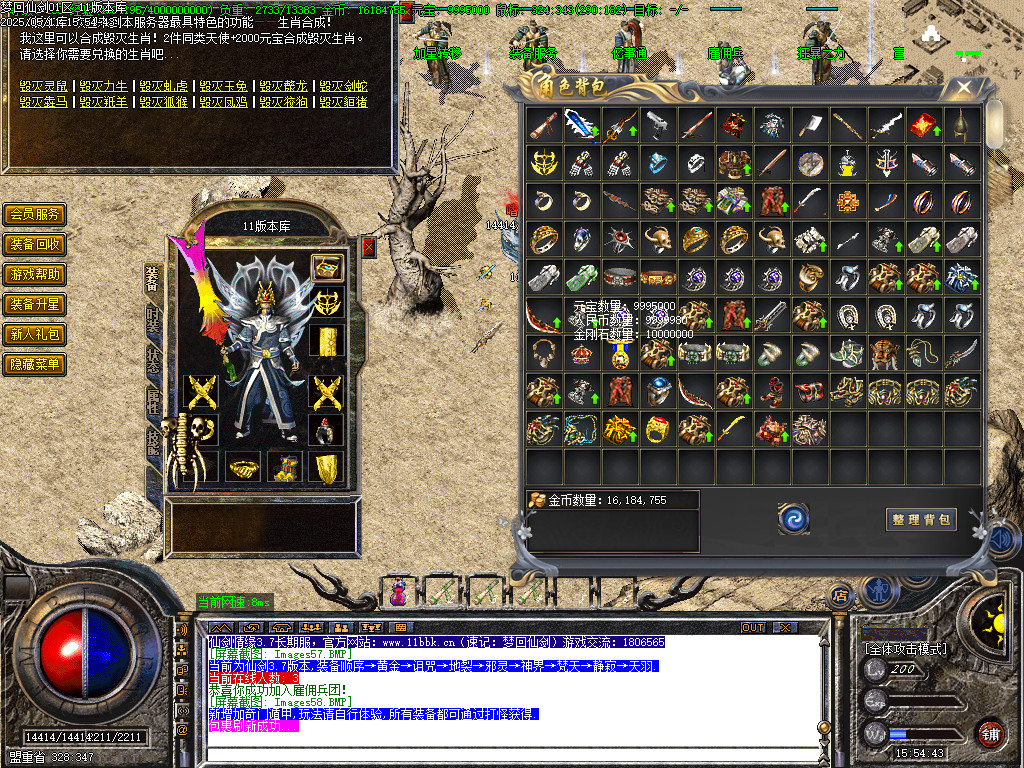Open the 会员服务 member services menu
Viewport: 1024px width, 768px height.
point(35,214)
